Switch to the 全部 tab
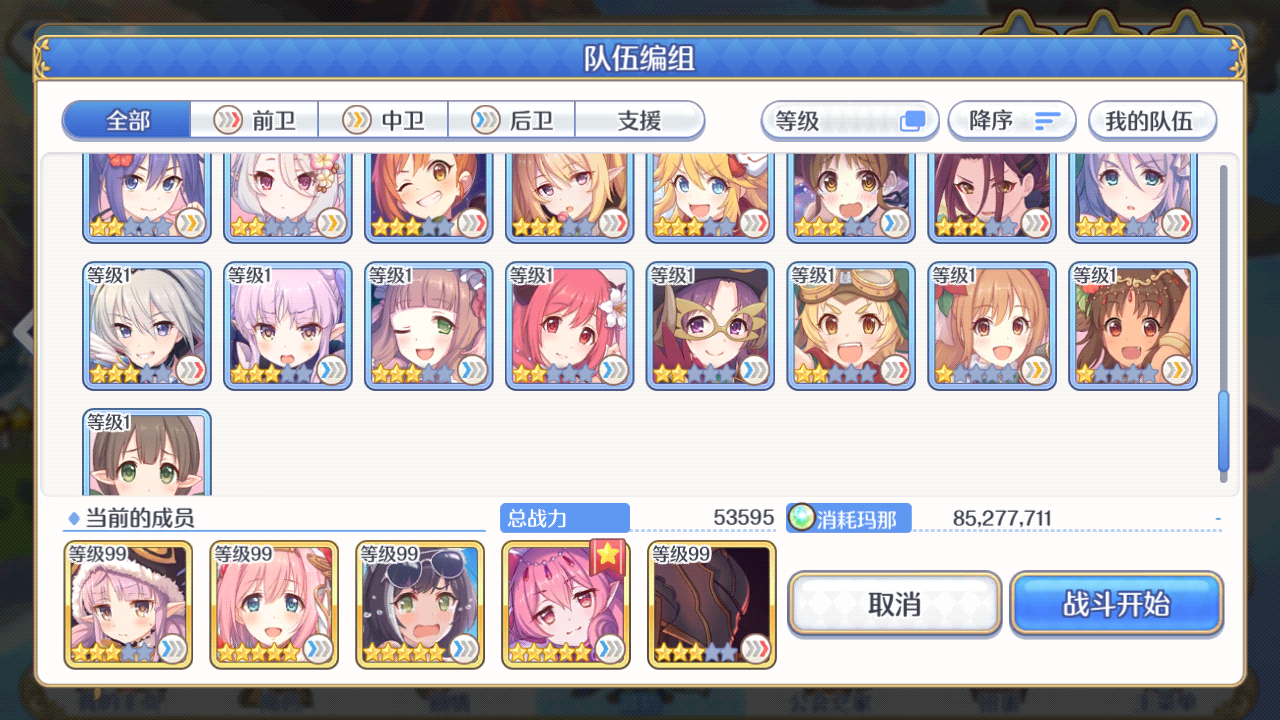Image resolution: width=1280 pixels, height=720 pixels. tap(126, 119)
